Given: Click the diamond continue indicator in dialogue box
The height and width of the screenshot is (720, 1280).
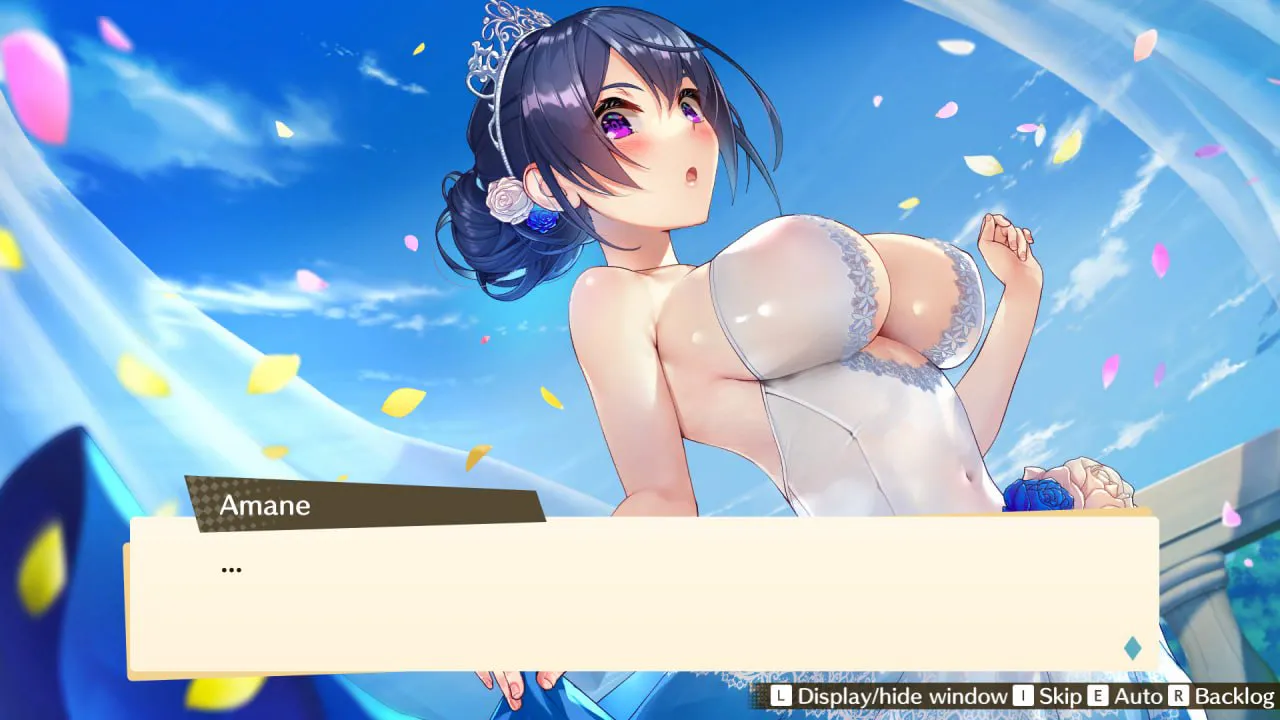Looking at the screenshot, I should coord(1132,648).
